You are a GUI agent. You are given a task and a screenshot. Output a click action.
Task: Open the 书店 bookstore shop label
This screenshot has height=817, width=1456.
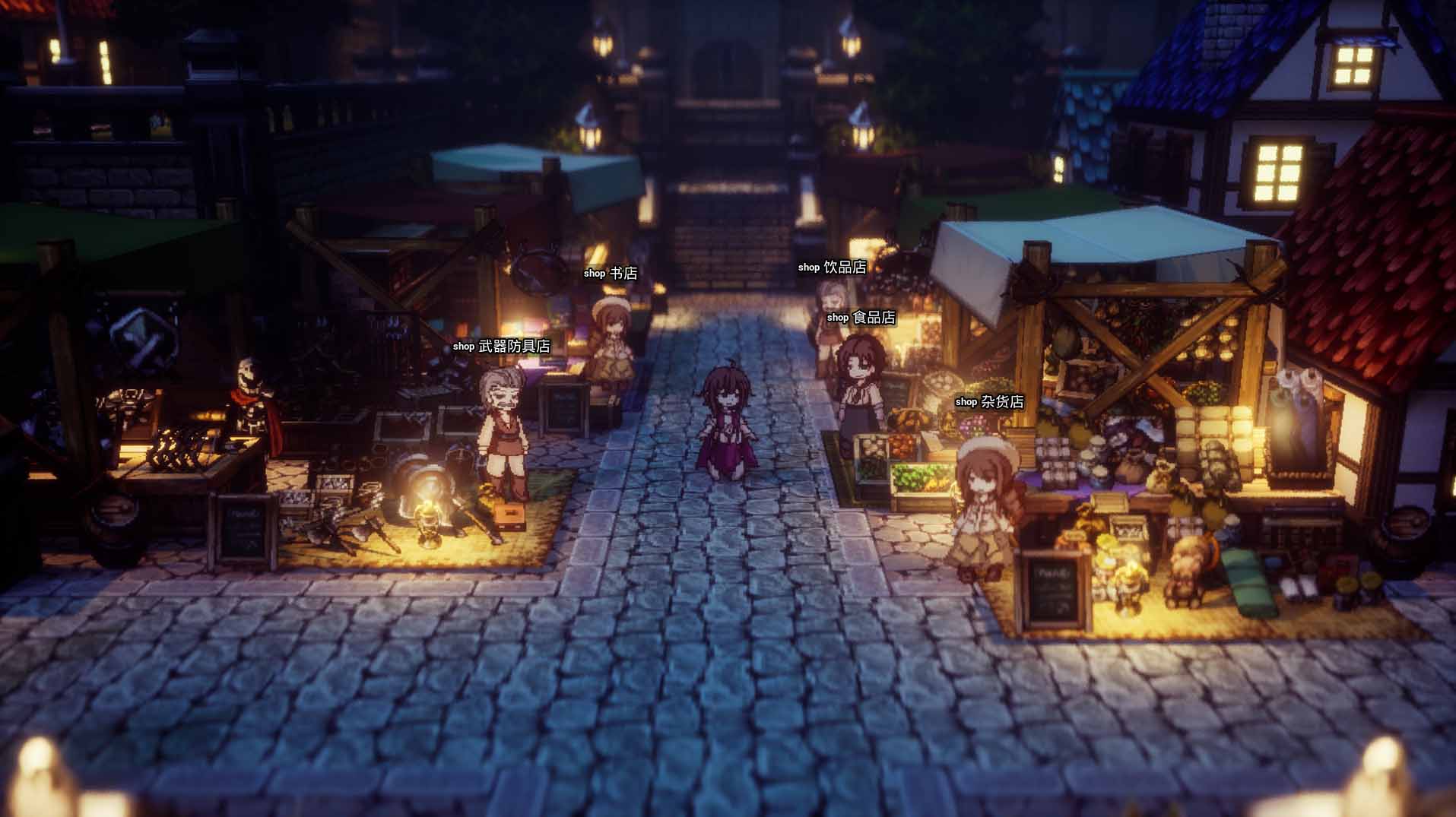coord(609,274)
